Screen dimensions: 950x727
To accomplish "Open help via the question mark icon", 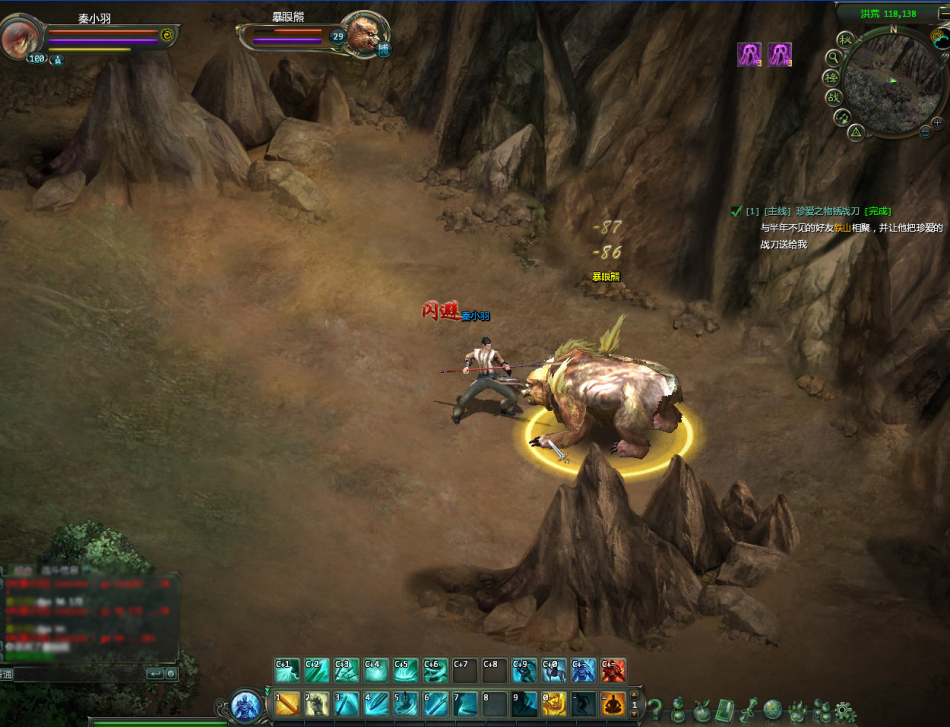I will [x=656, y=711].
